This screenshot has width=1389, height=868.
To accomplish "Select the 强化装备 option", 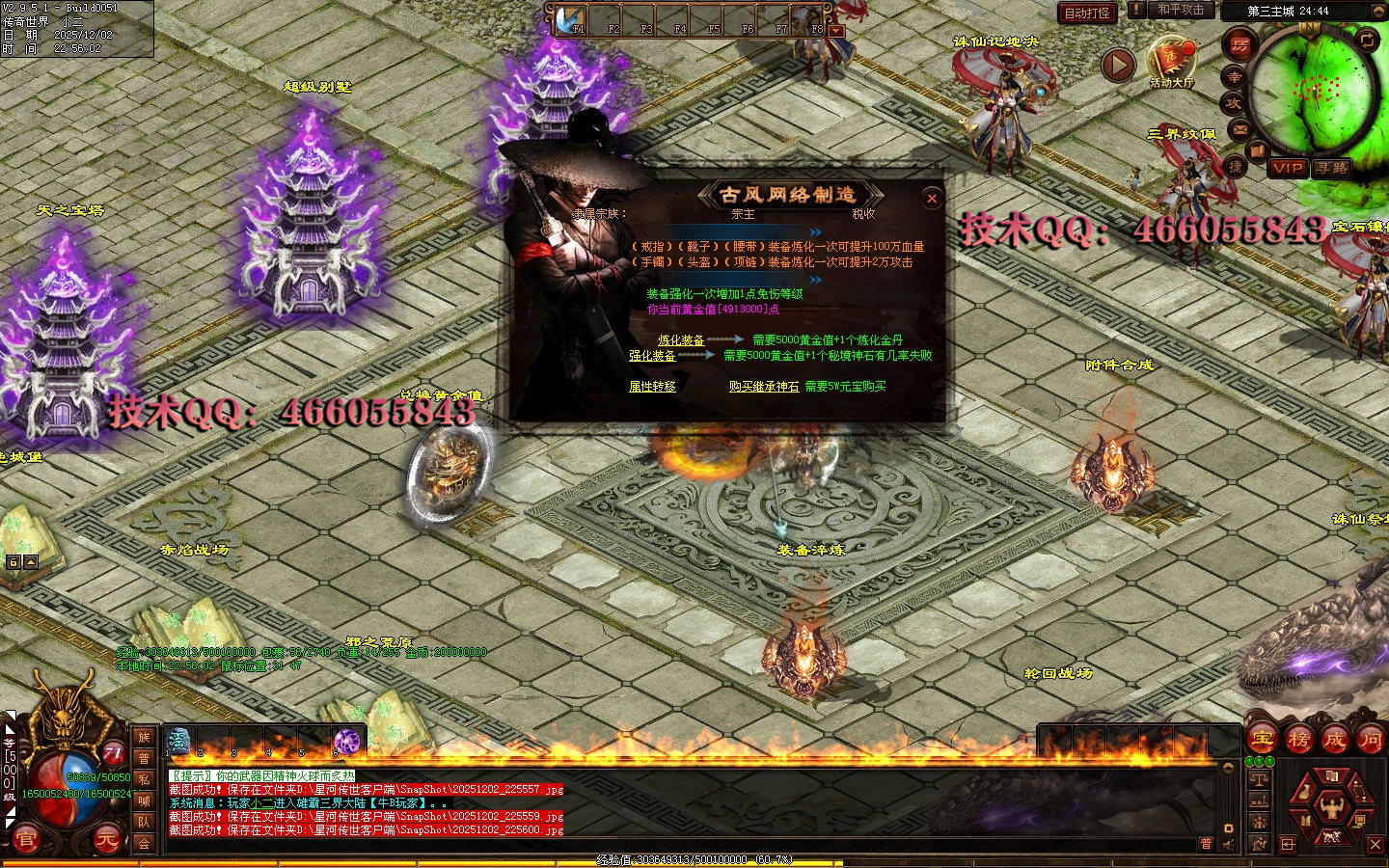I will coord(652,356).
